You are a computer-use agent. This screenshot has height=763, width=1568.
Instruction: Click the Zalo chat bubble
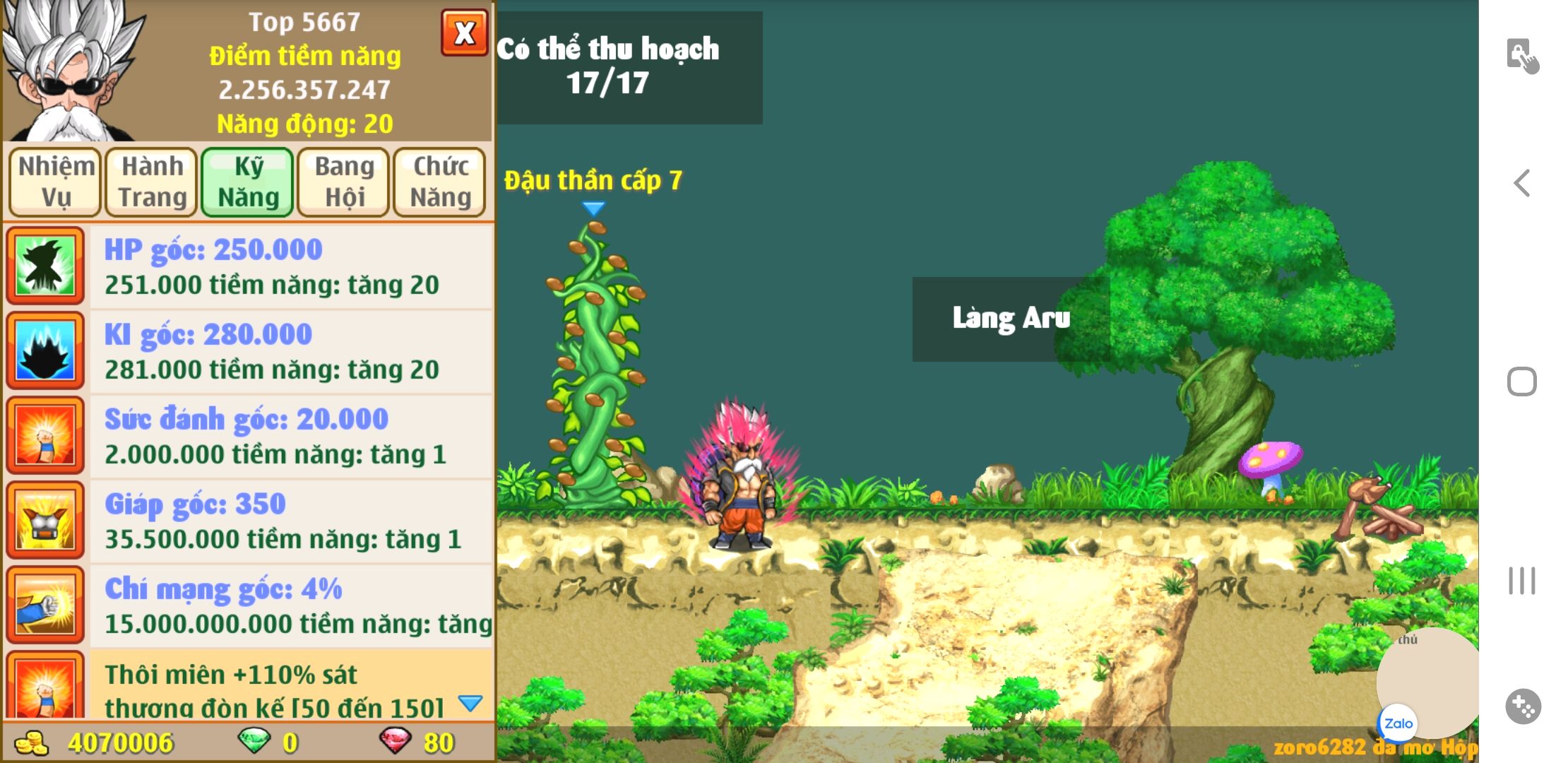coord(1398,723)
